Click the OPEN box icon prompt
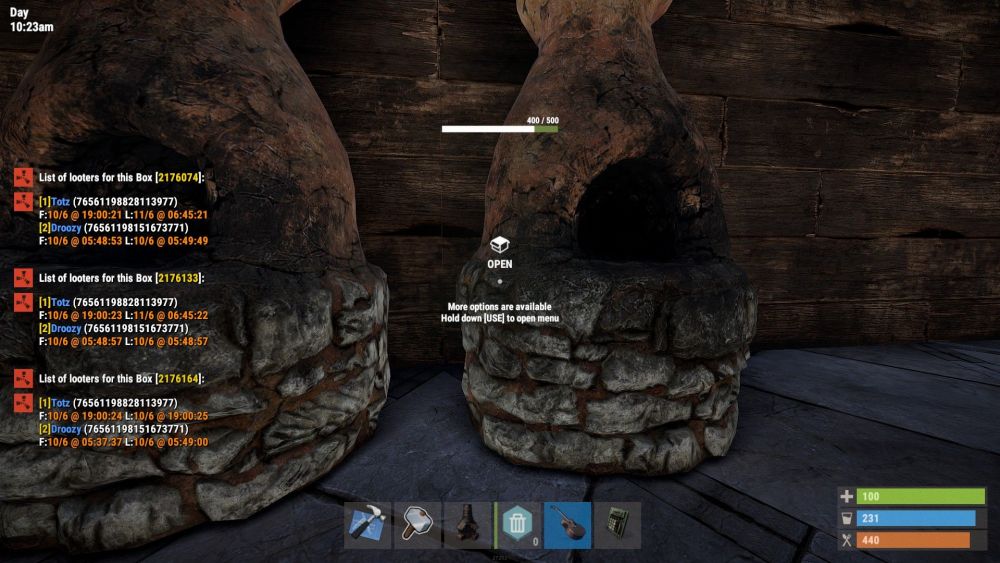The width and height of the screenshot is (1000, 563). (x=500, y=246)
